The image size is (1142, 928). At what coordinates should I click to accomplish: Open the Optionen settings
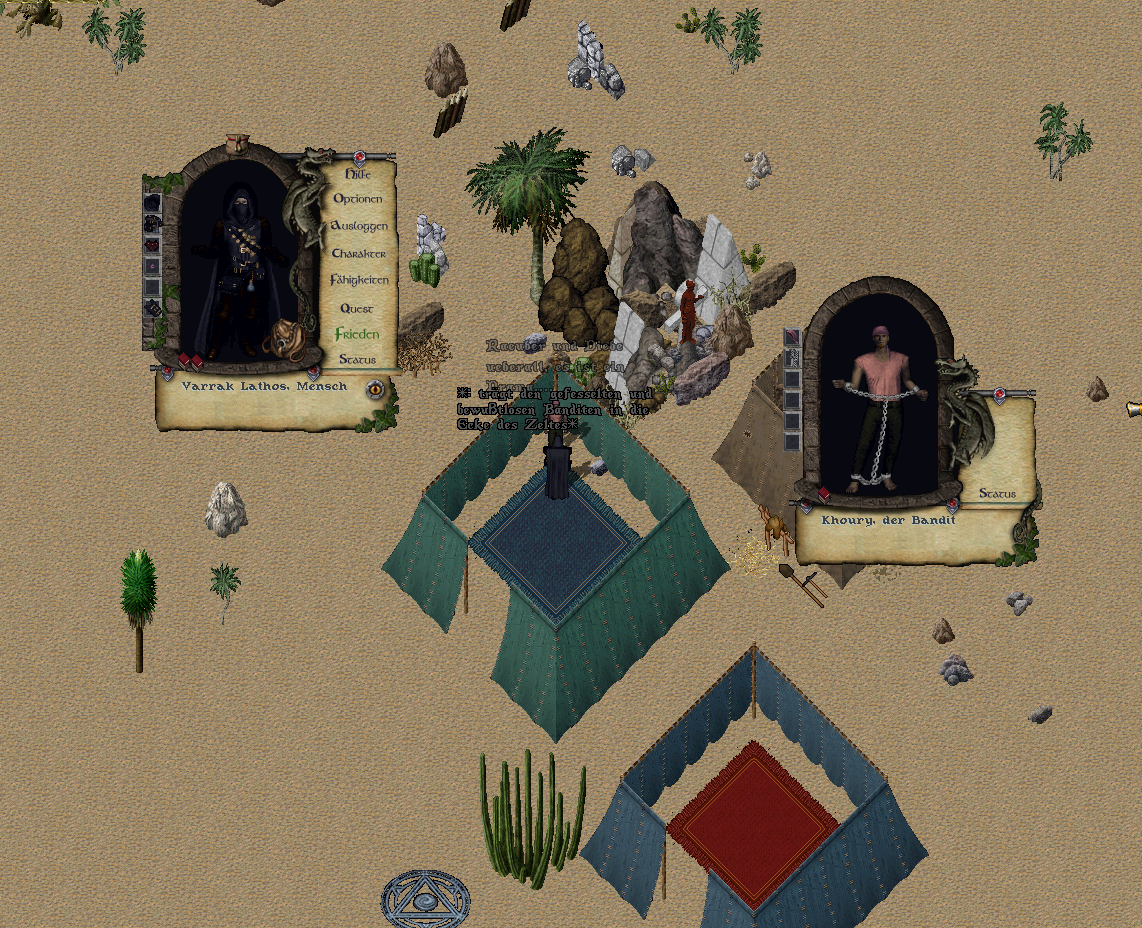(357, 199)
